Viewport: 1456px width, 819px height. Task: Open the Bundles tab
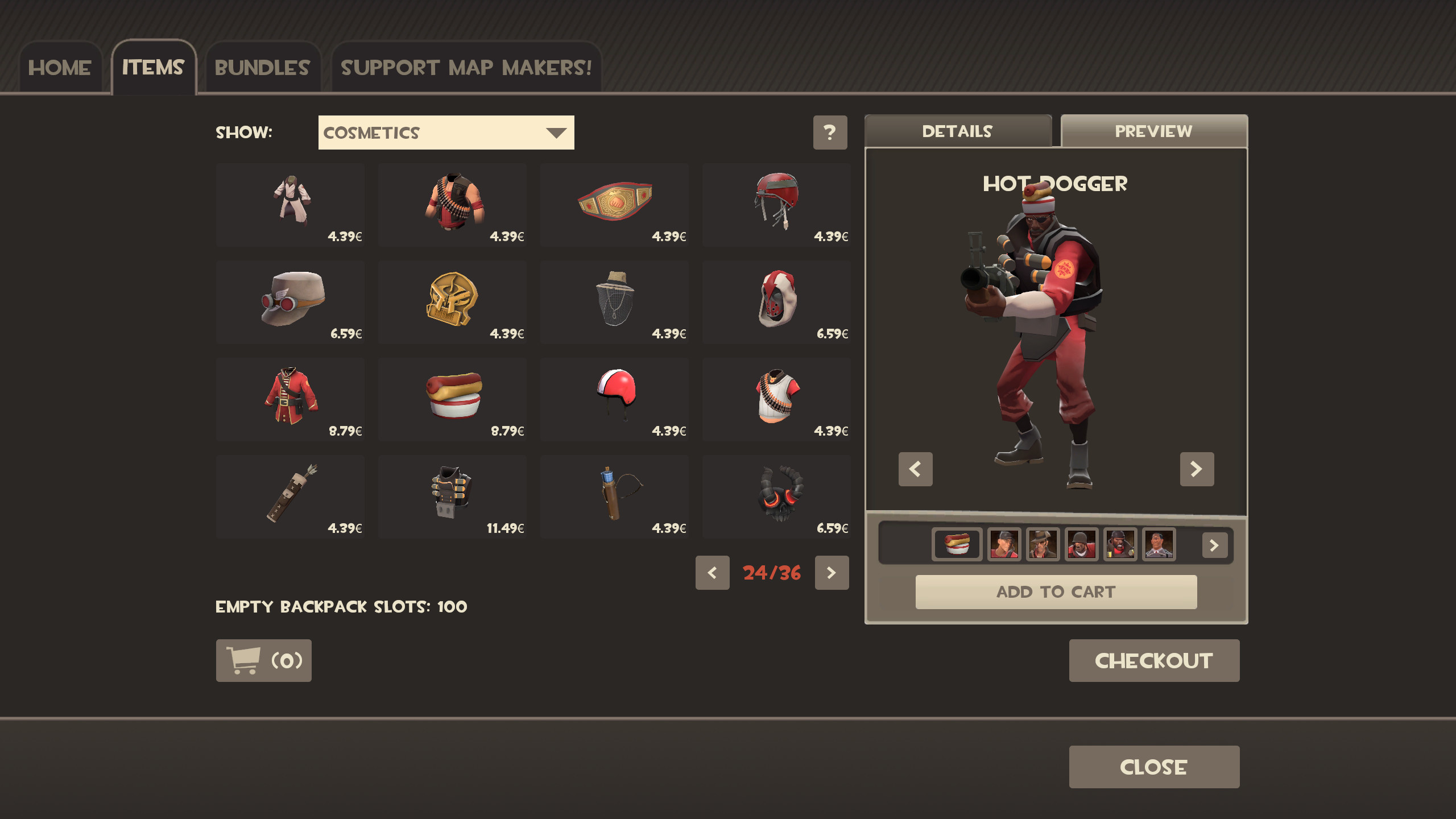(262, 68)
